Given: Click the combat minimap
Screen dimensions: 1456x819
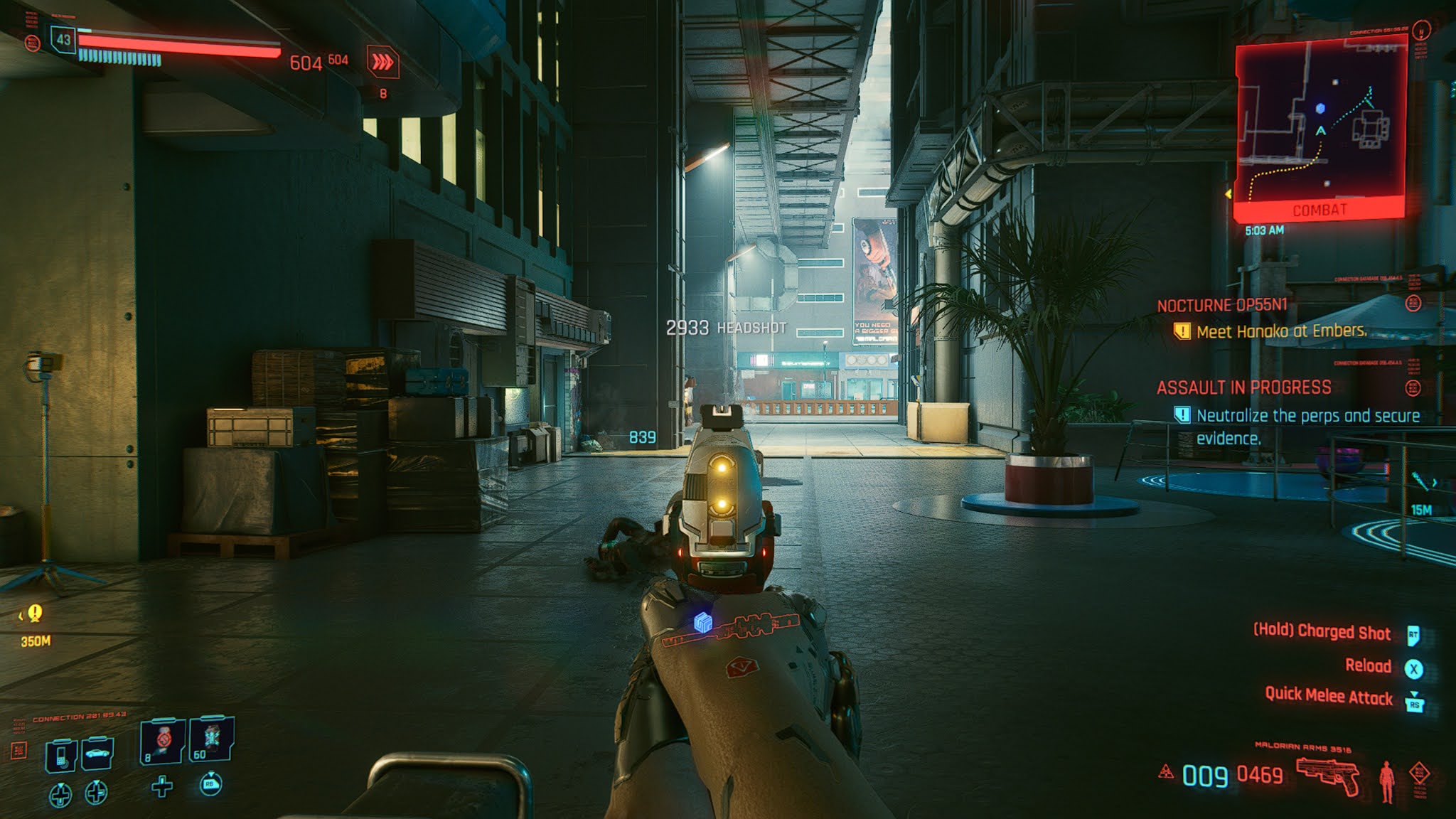Looking at the screenshot, I should pos(1321,128).
